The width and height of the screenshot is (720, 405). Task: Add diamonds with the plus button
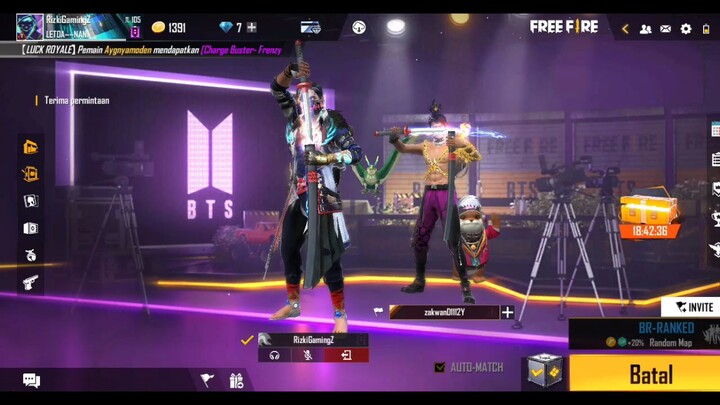tap(252, 27)
